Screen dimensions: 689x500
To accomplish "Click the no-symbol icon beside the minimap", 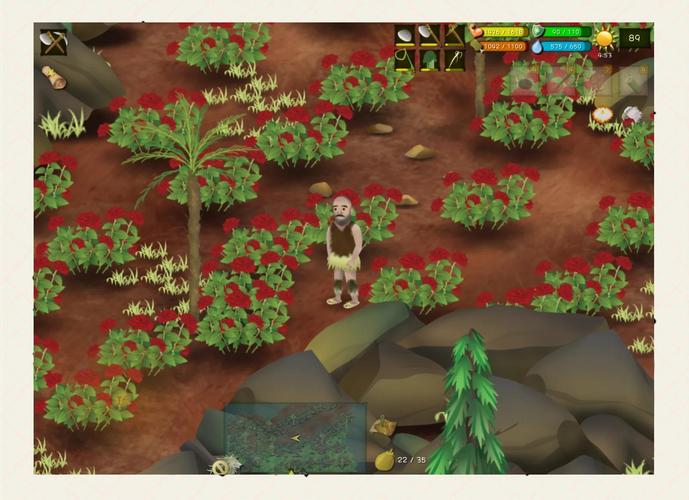I will point(220,466).
